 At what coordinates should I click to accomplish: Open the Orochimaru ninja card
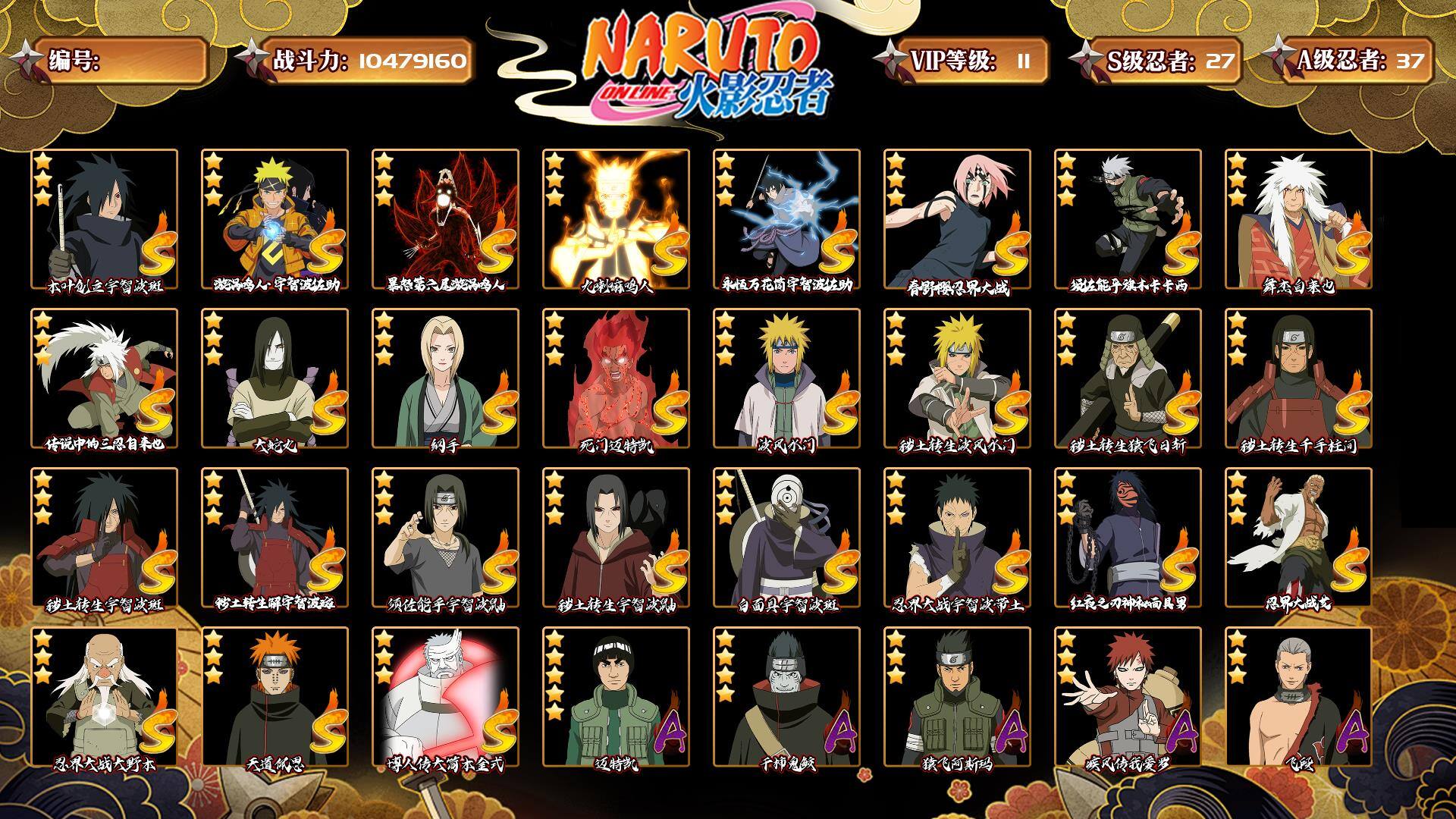coord(275,378)
